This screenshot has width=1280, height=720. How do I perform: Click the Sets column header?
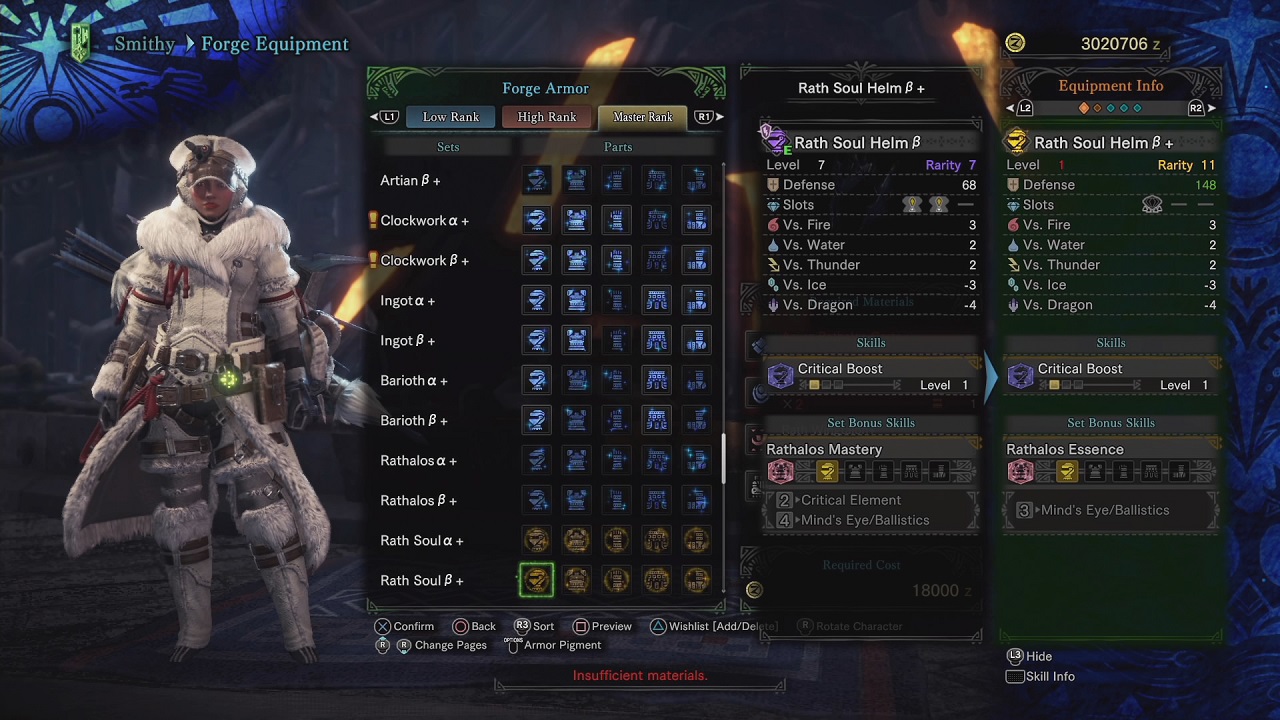coord(448,147)
